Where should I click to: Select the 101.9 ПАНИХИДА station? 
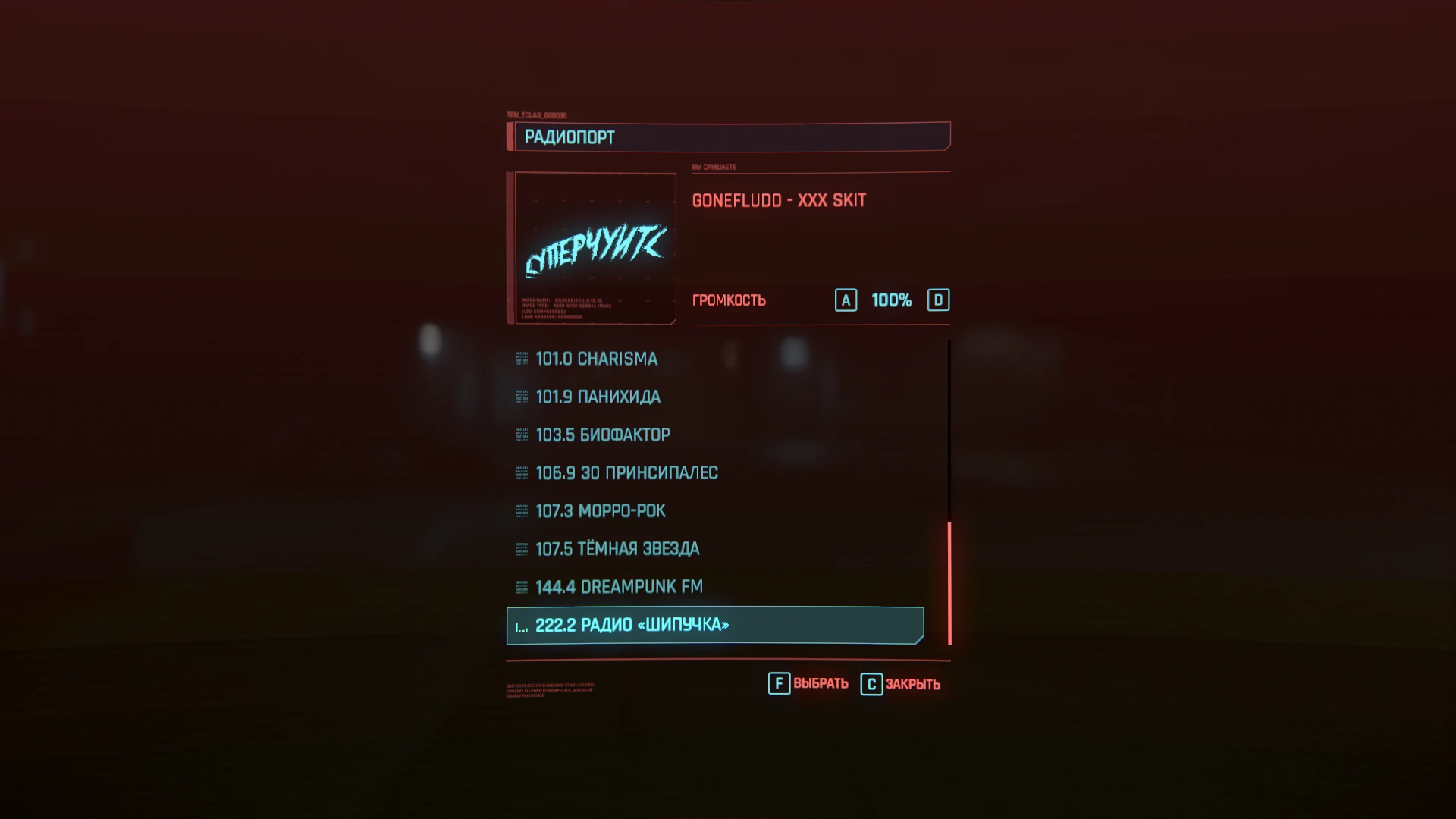tap(598, 397)
